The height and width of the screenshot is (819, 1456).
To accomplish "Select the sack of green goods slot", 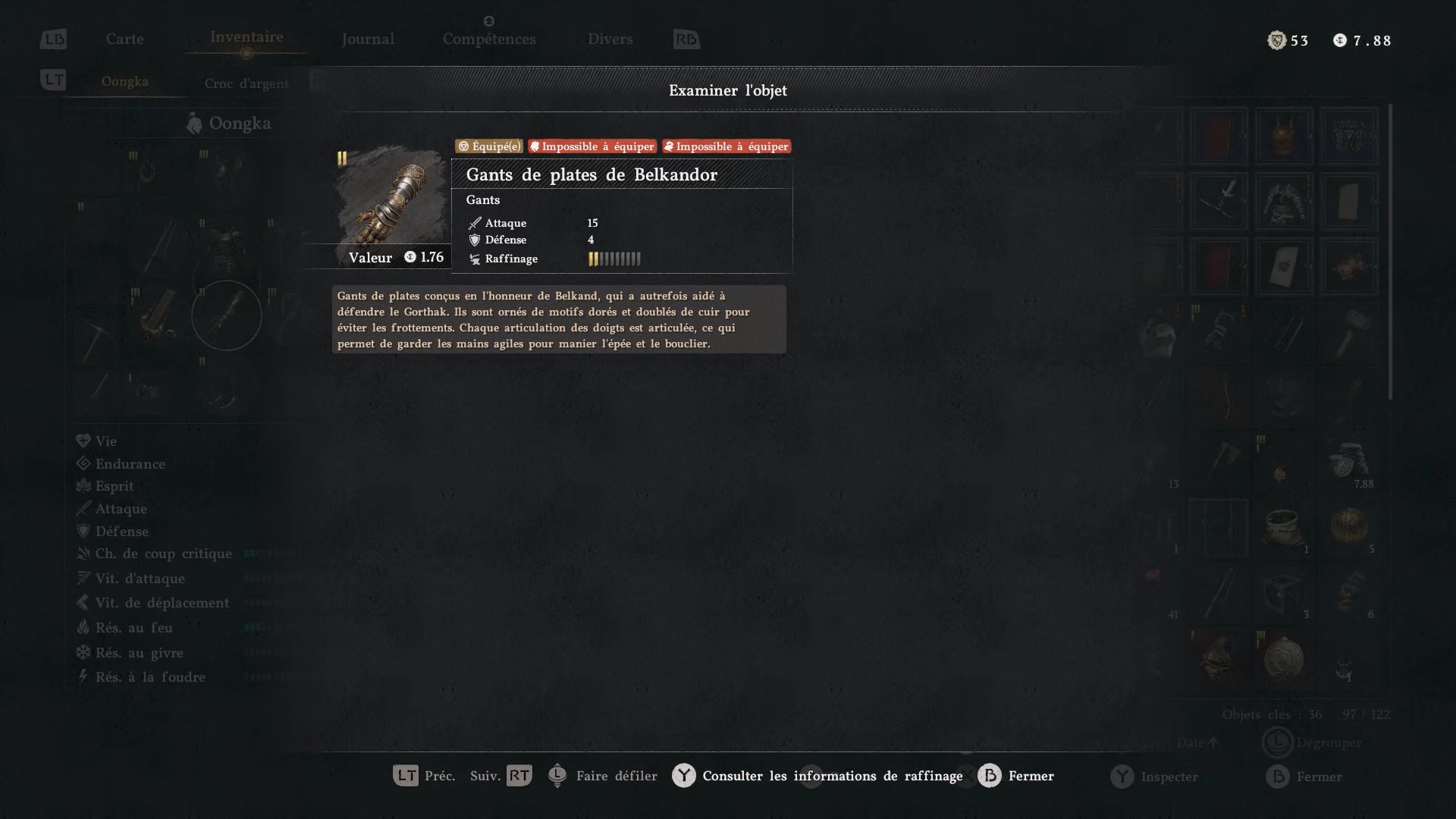I will tap(1283, 526).
